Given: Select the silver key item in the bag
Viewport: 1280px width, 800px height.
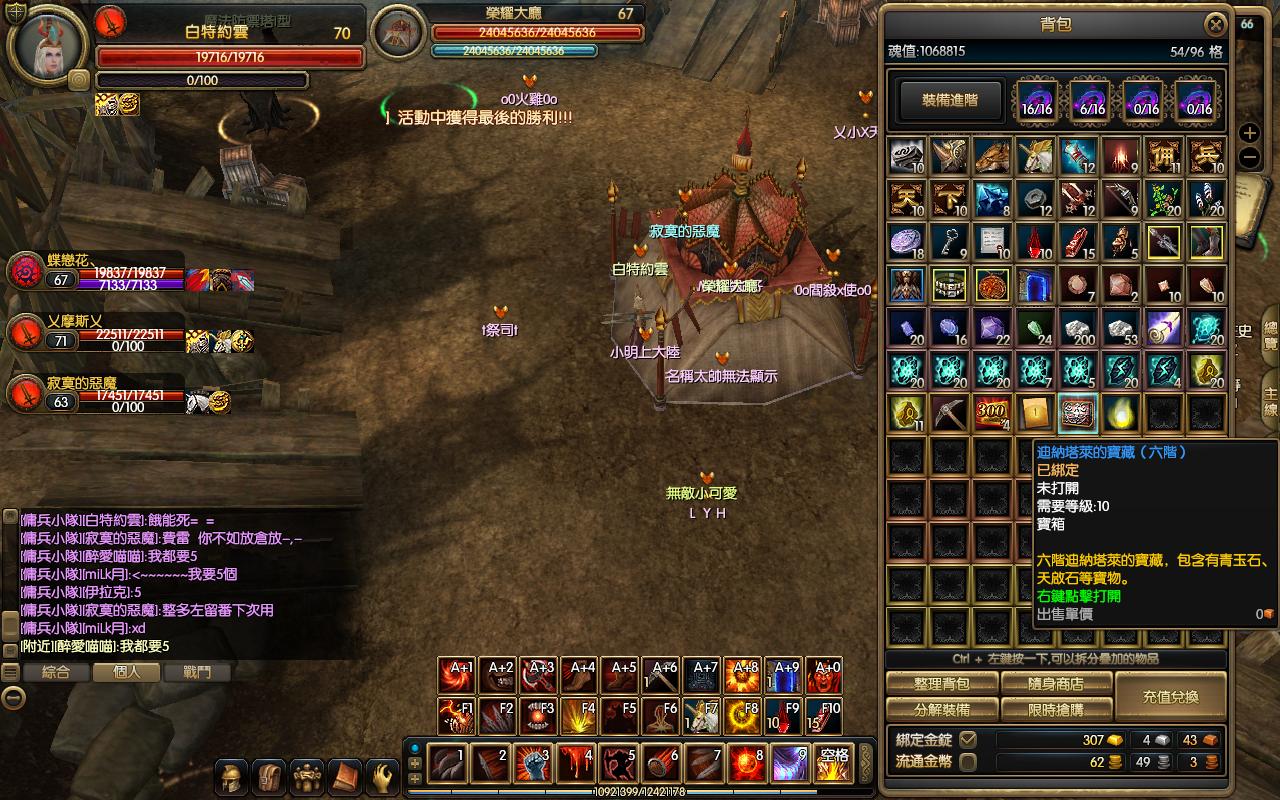Looking at the screenshot, I should pos(950,241).
